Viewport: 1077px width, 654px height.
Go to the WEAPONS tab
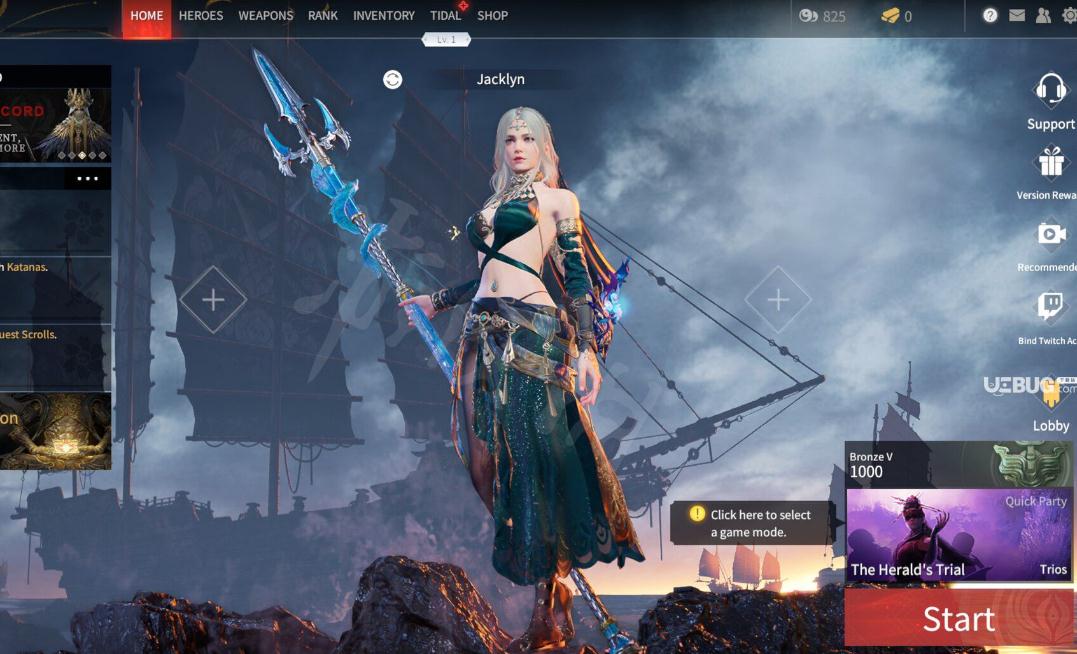(266, 16)
